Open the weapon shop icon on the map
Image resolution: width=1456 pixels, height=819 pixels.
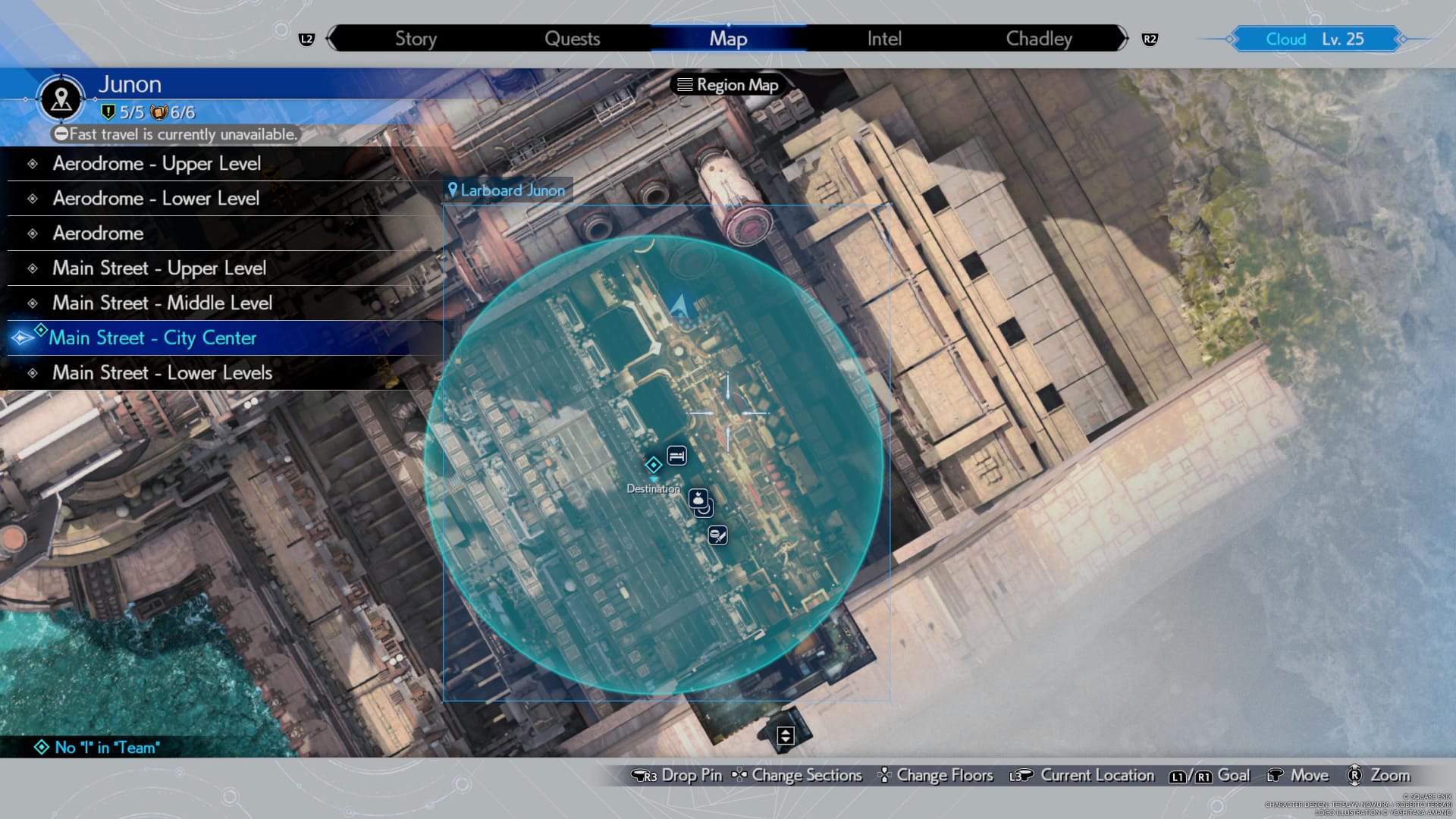coord(718,535)
